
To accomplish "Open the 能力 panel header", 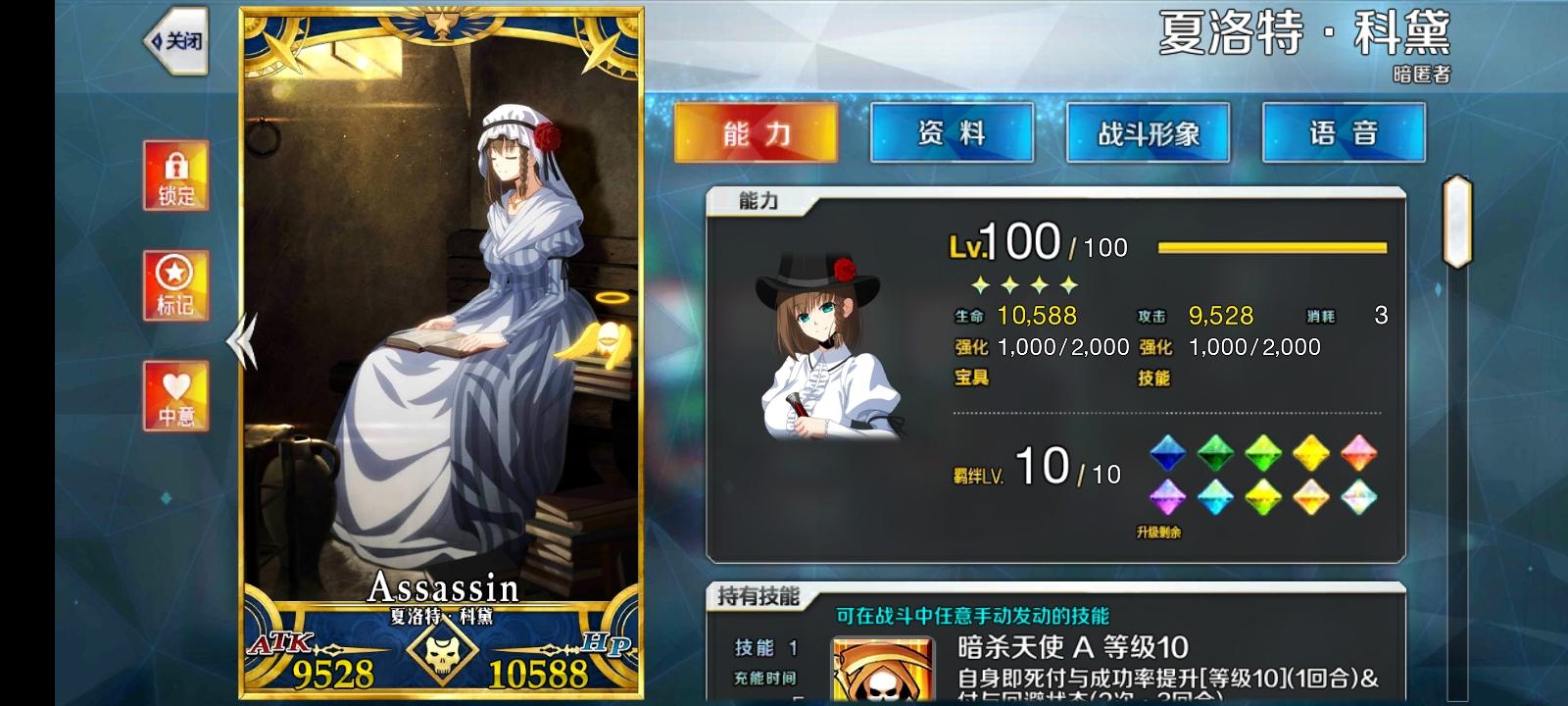I will pyautogui.click(x=759, y=198).
